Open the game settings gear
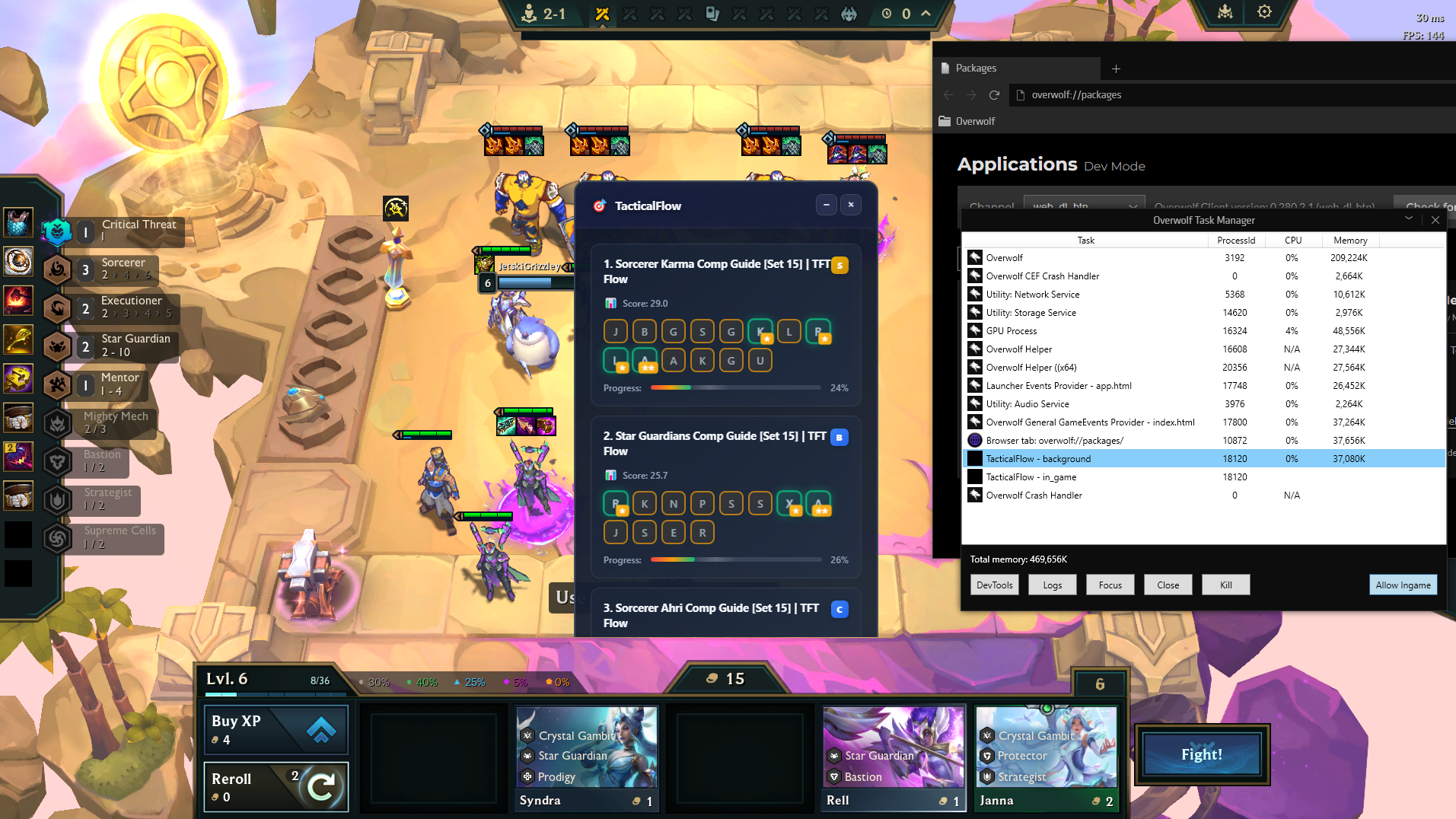1456x819 pixels. tap(1263, 12)
